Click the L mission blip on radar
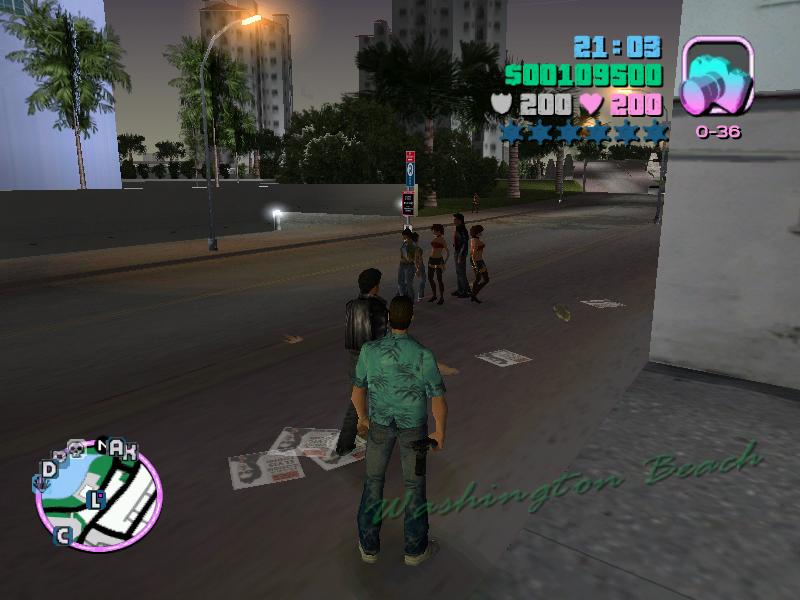 coord(96,498)
